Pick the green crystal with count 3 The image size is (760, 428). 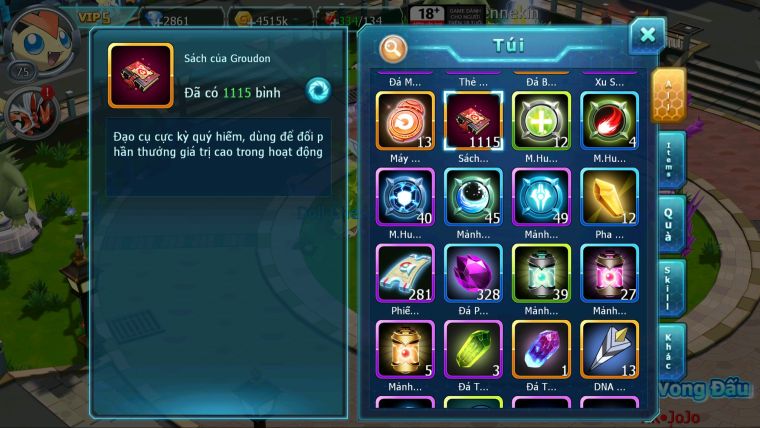473,349
